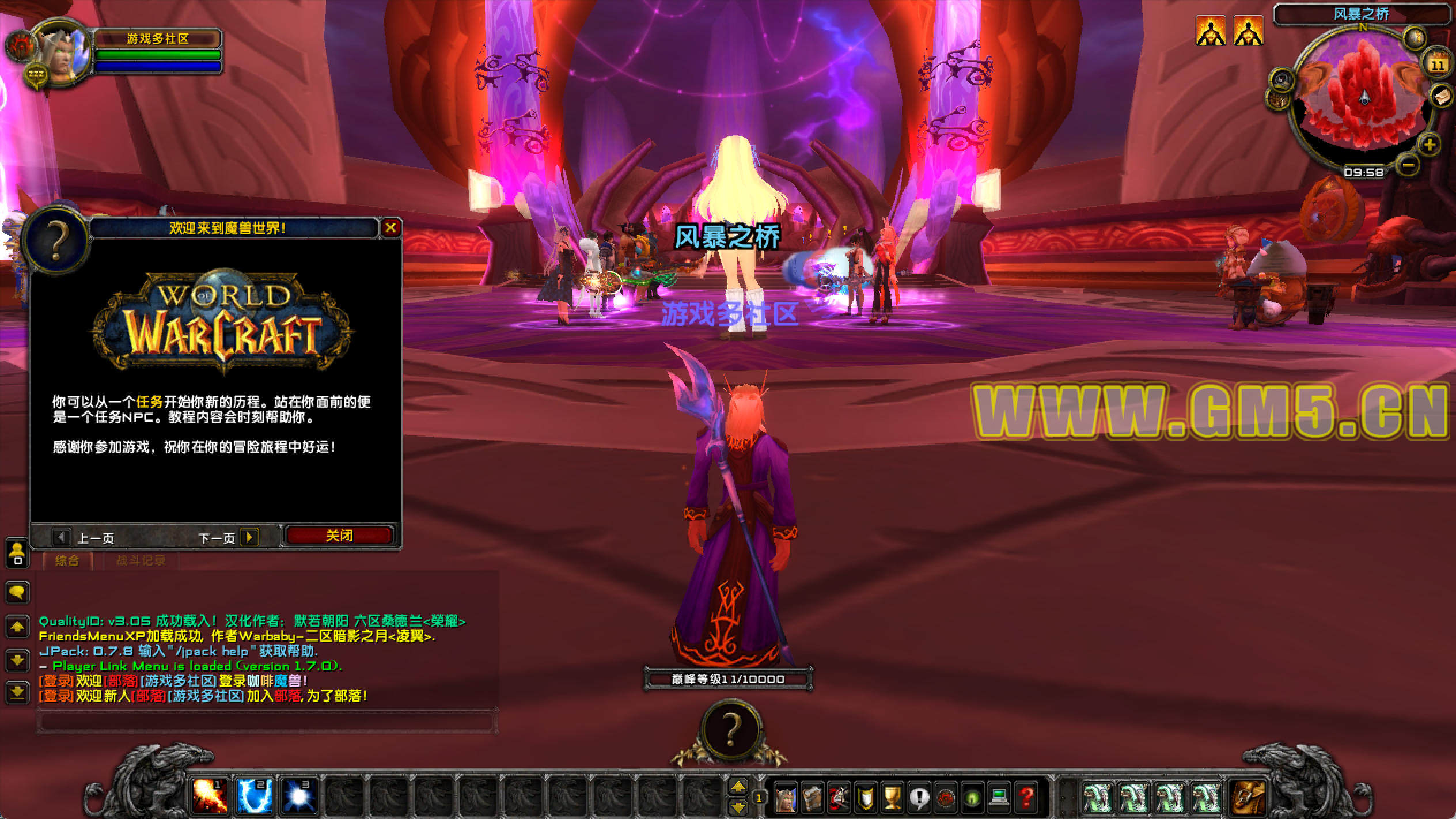Switch to the 战斗记录 chat tab
Viewport: 1456px width, 819px height.
[x=141, y=560]
